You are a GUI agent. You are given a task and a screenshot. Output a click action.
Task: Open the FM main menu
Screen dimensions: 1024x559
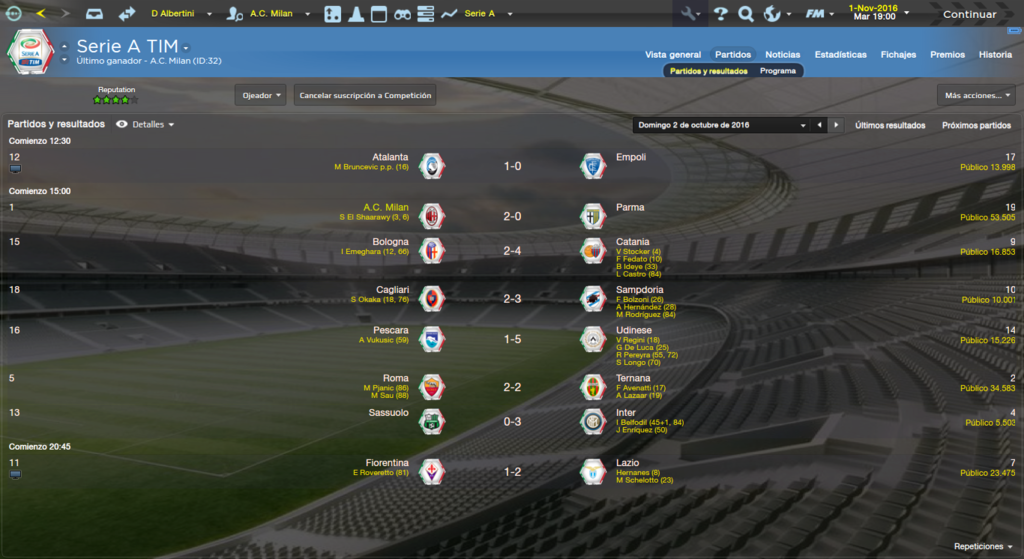(820, 14)
